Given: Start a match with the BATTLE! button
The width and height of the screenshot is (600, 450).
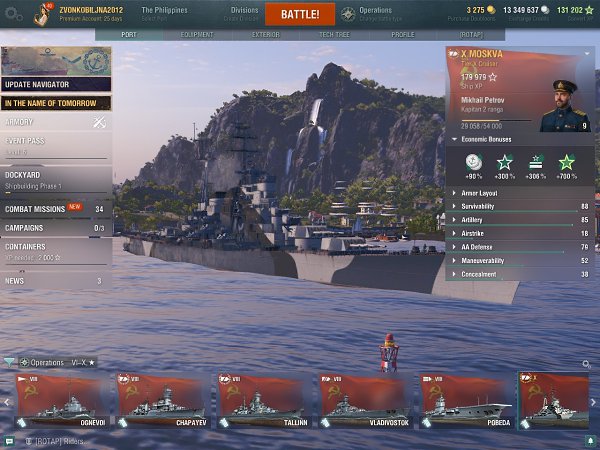Looking at the screenshot, I should coord(300,14).
